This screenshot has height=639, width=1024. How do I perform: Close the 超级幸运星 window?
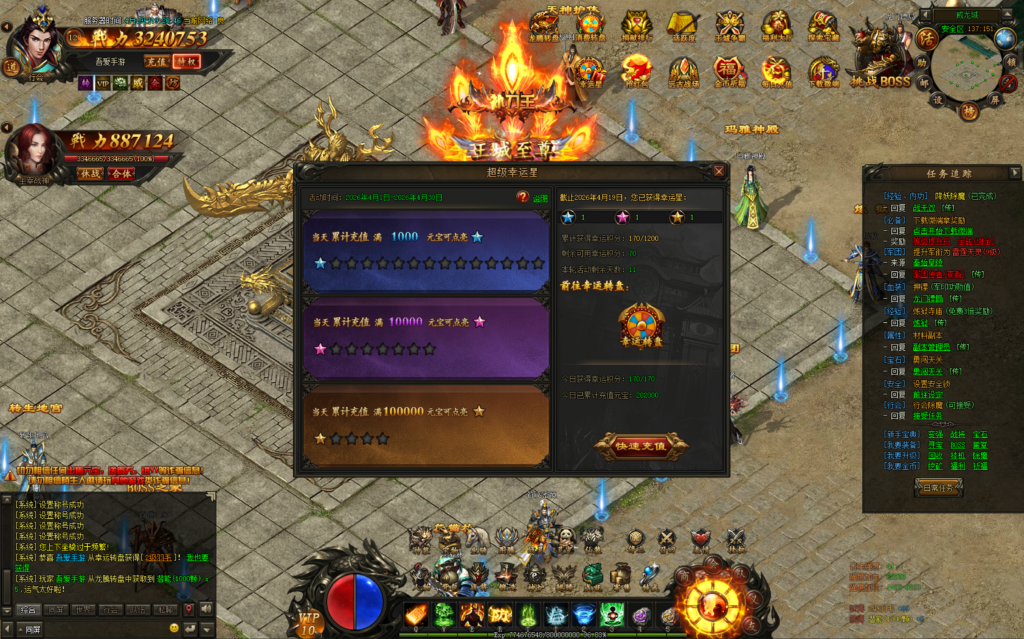[x=719, y=171]
